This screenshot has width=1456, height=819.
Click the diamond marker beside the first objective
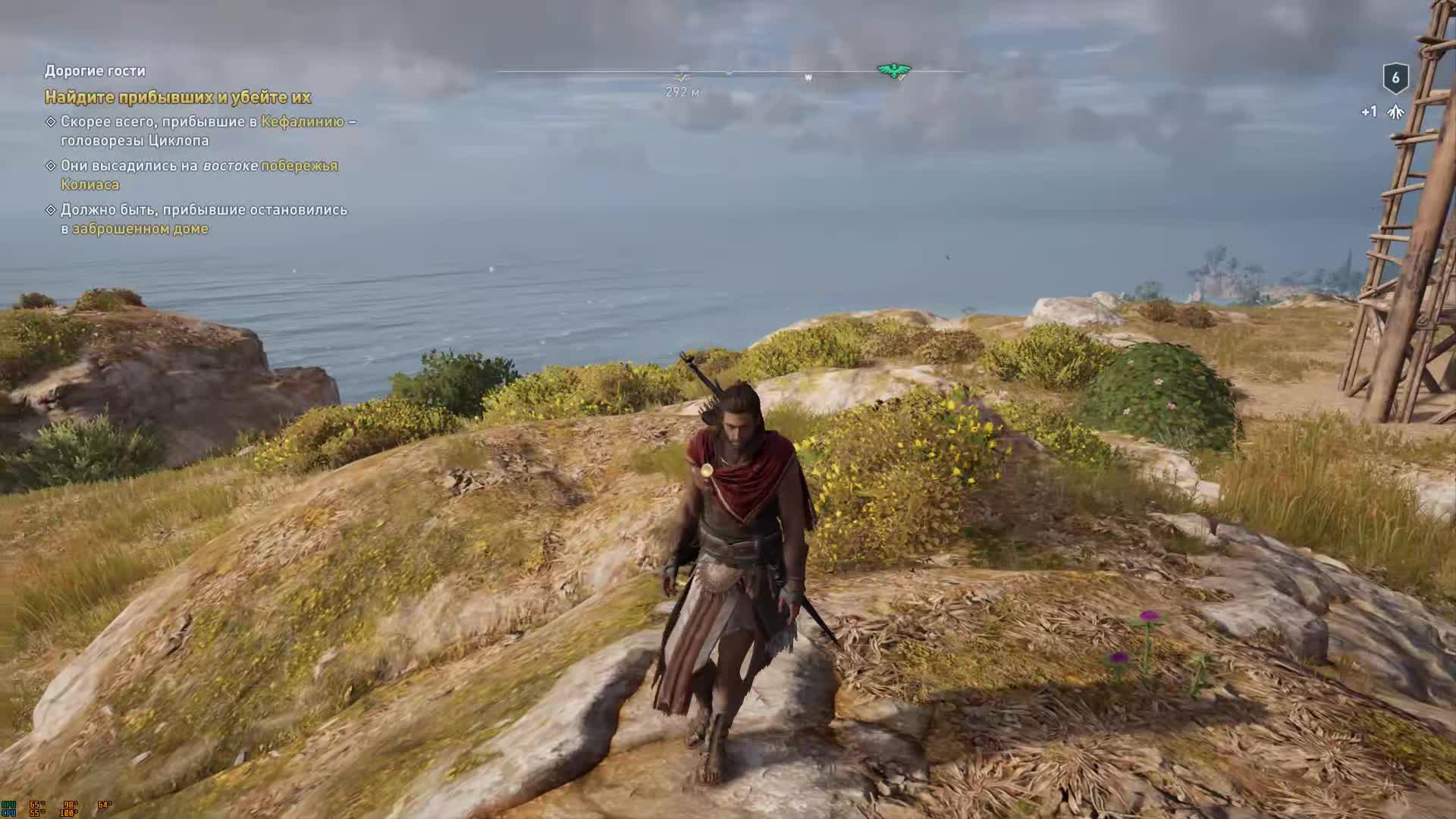click(51, 121)
